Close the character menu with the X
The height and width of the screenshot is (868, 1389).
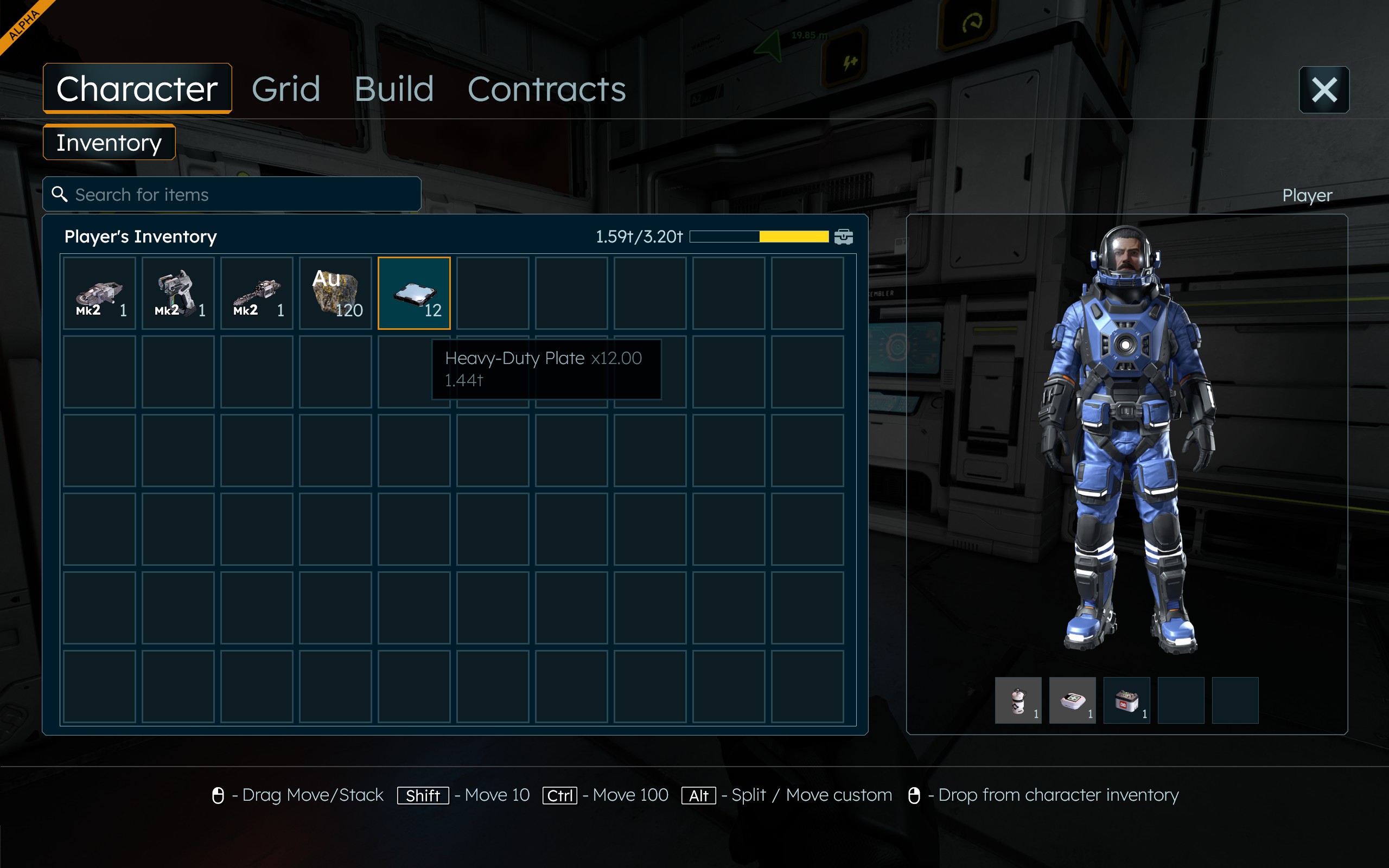click(x=1323, y=90)
